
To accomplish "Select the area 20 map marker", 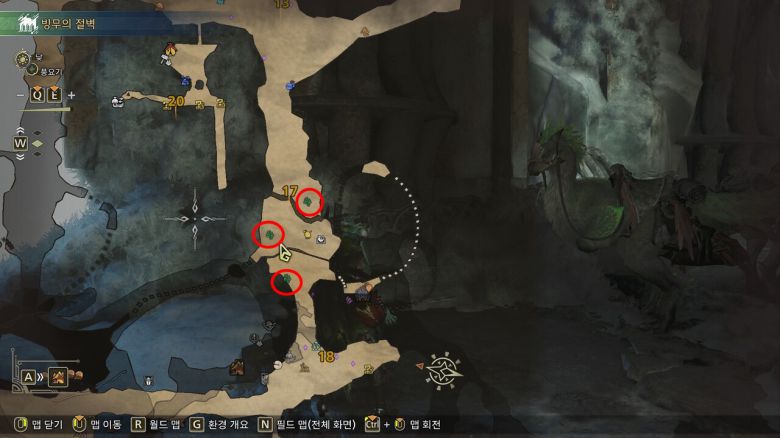I will [176, 101].
